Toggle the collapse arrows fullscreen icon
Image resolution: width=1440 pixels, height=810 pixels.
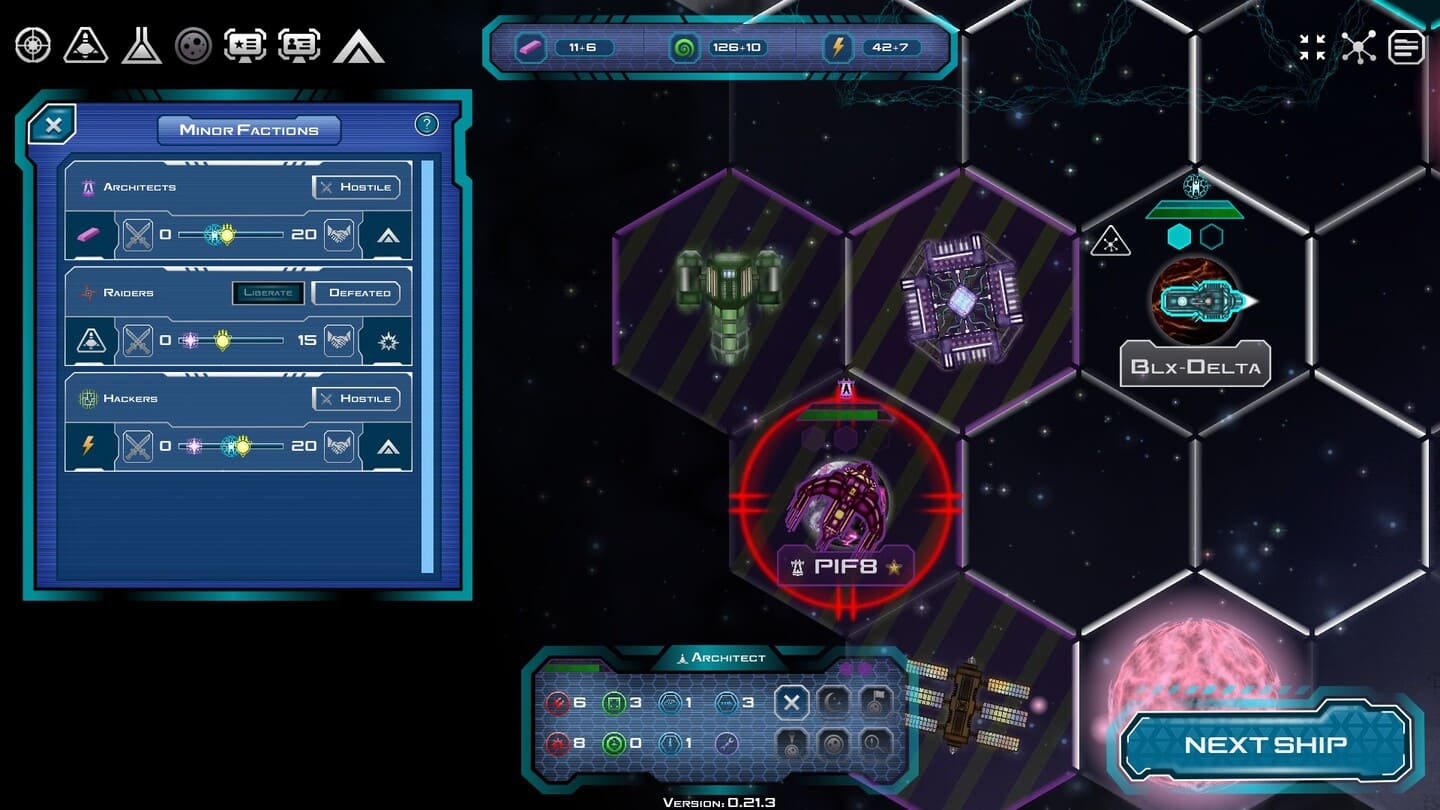coord(1312,47)
